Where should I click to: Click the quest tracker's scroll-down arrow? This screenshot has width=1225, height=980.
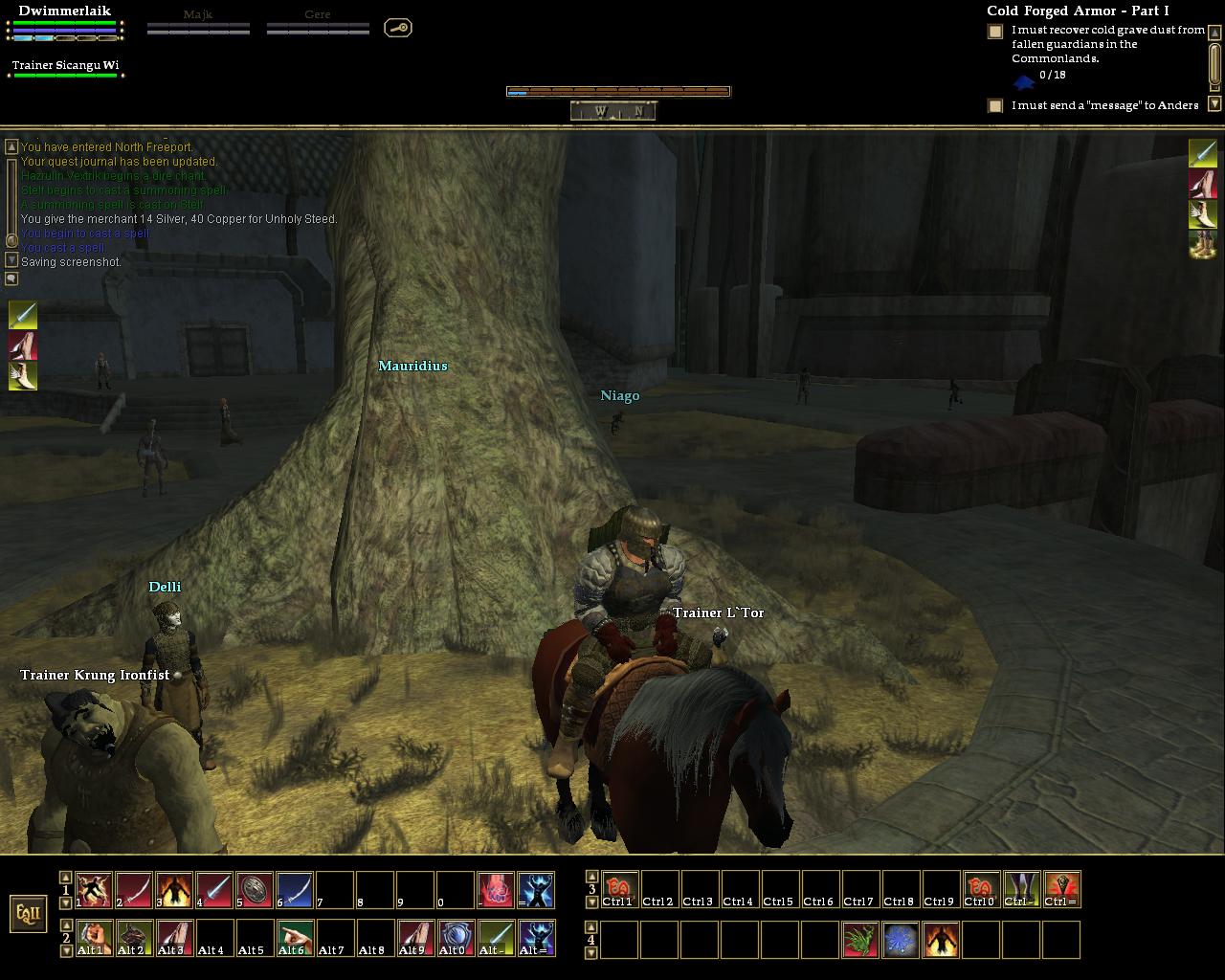pyautogui.click(x=1214, y=103)
